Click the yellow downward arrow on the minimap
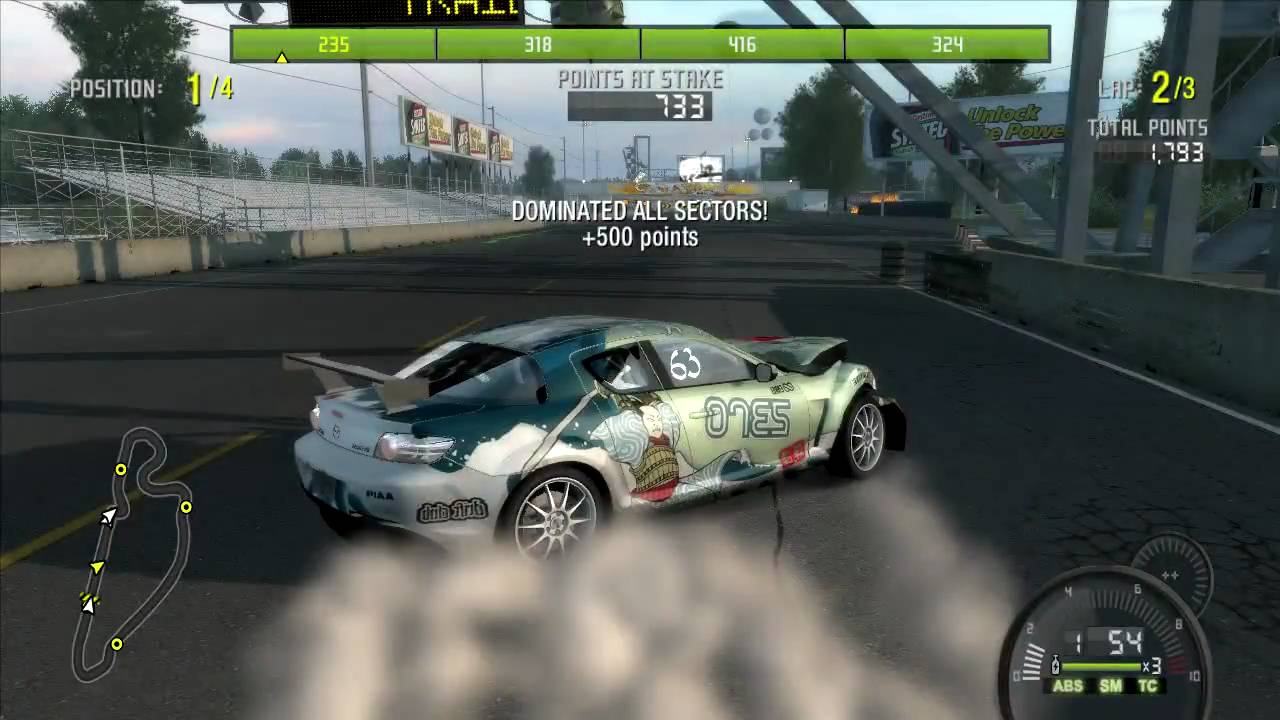1280x720 pixels. coord(95,567)
